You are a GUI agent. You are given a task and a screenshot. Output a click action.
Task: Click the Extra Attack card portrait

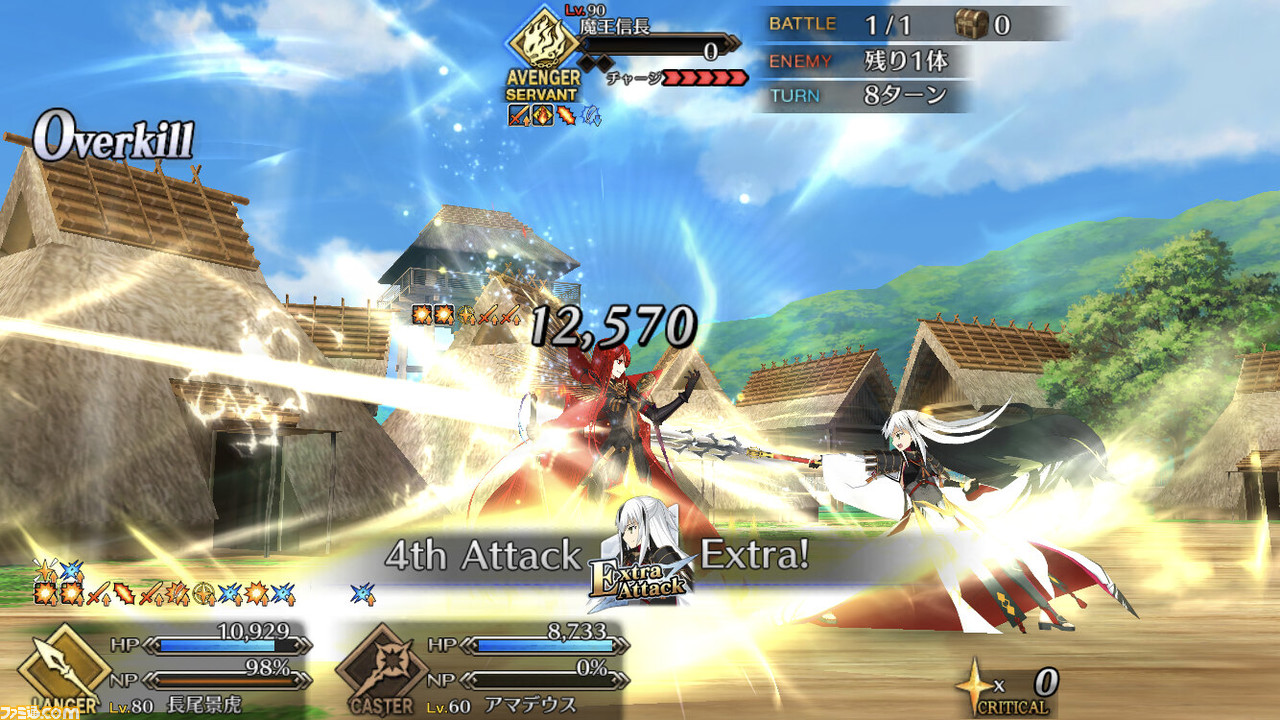[x=640, y=555]
